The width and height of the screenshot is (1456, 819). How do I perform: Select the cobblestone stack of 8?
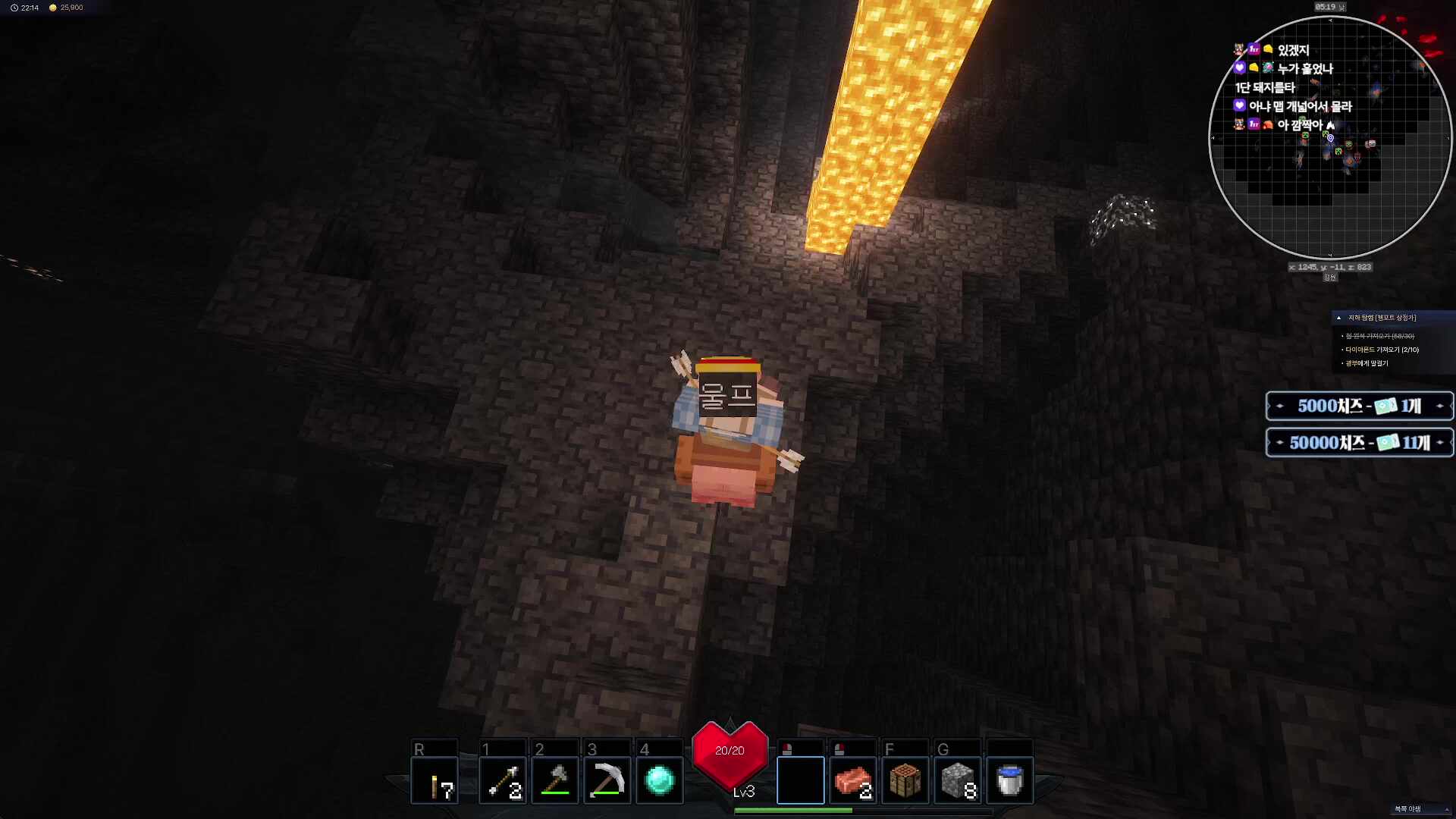(x=958, y=780)
